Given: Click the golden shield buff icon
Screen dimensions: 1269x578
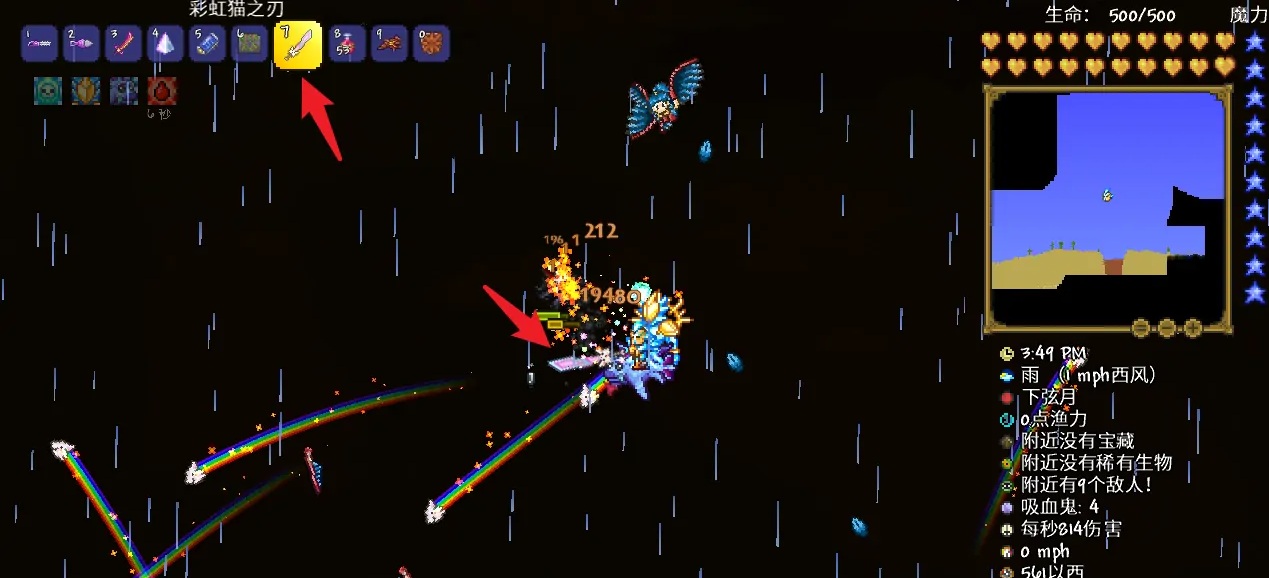Looking at the screenshot, I should coord(85,91).
